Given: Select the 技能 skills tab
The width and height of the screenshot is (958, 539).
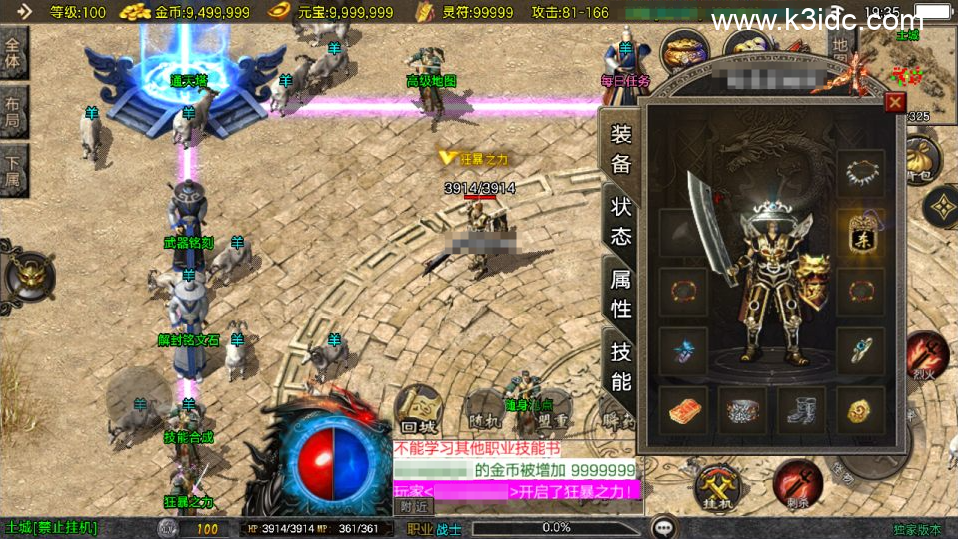Looking at the screenshot, I should click(x=621, y=365).
